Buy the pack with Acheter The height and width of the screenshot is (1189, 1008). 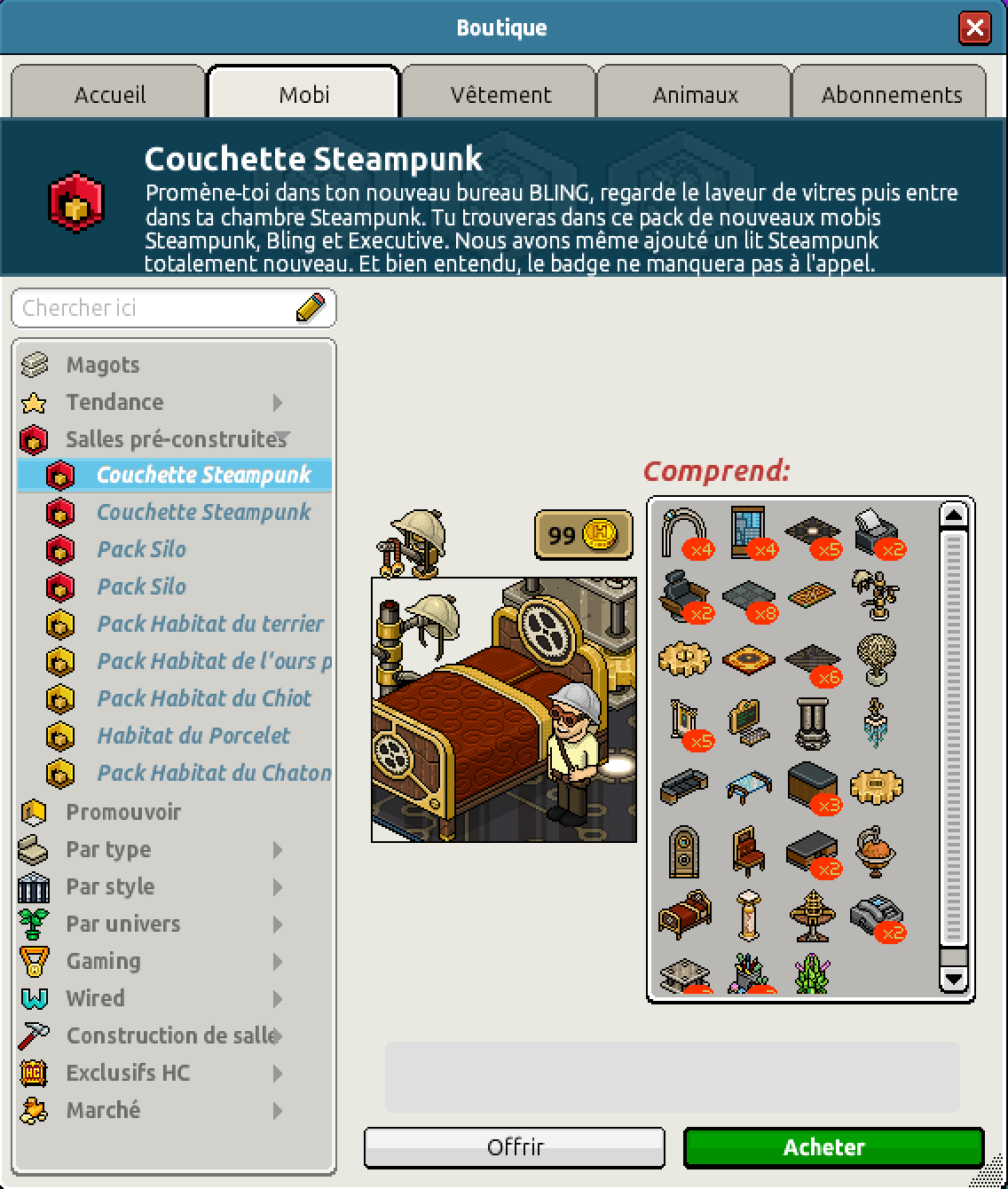click(x=833, y=1147)
